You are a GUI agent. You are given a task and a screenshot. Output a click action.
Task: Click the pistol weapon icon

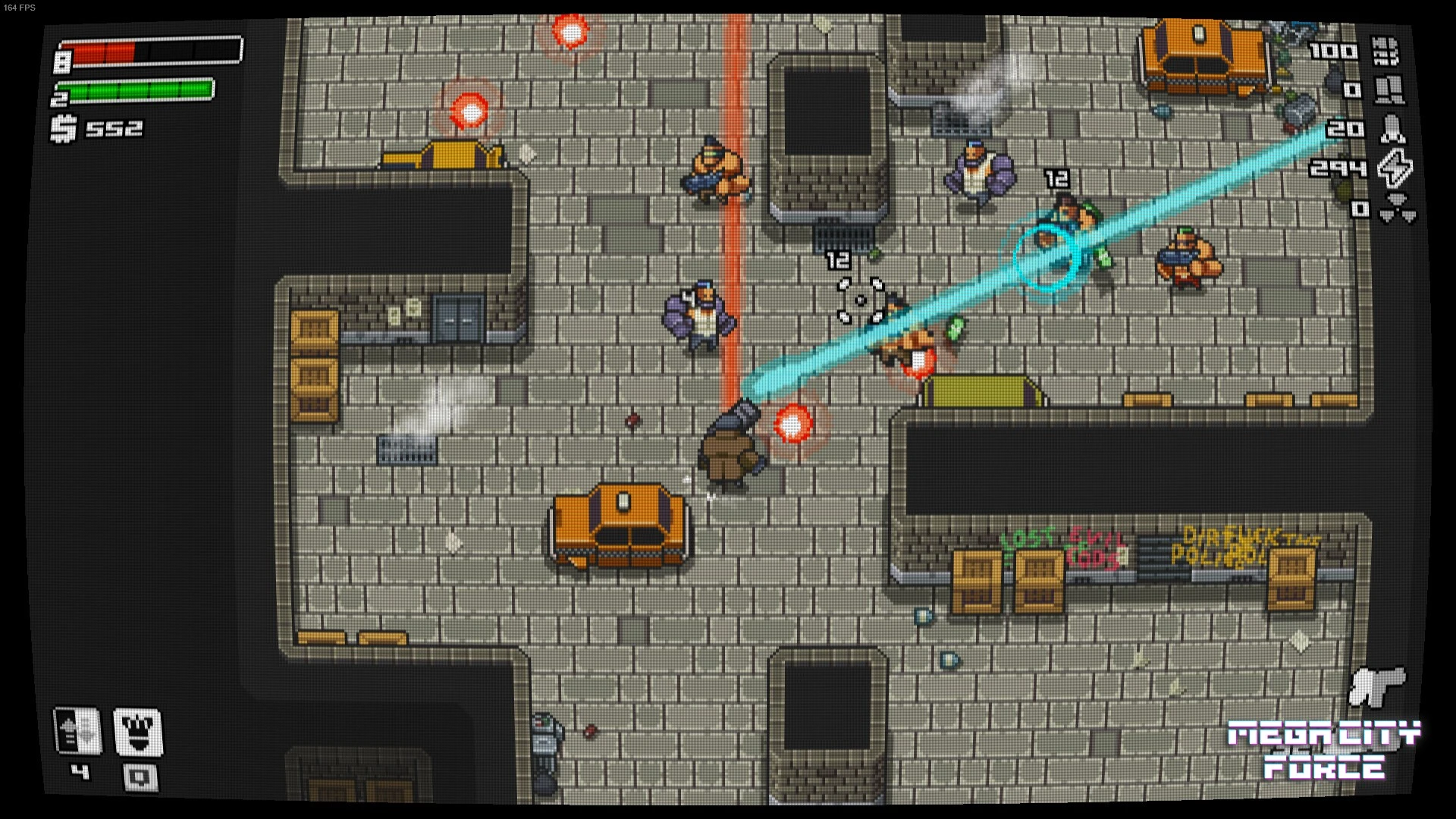pos(1376,685)
